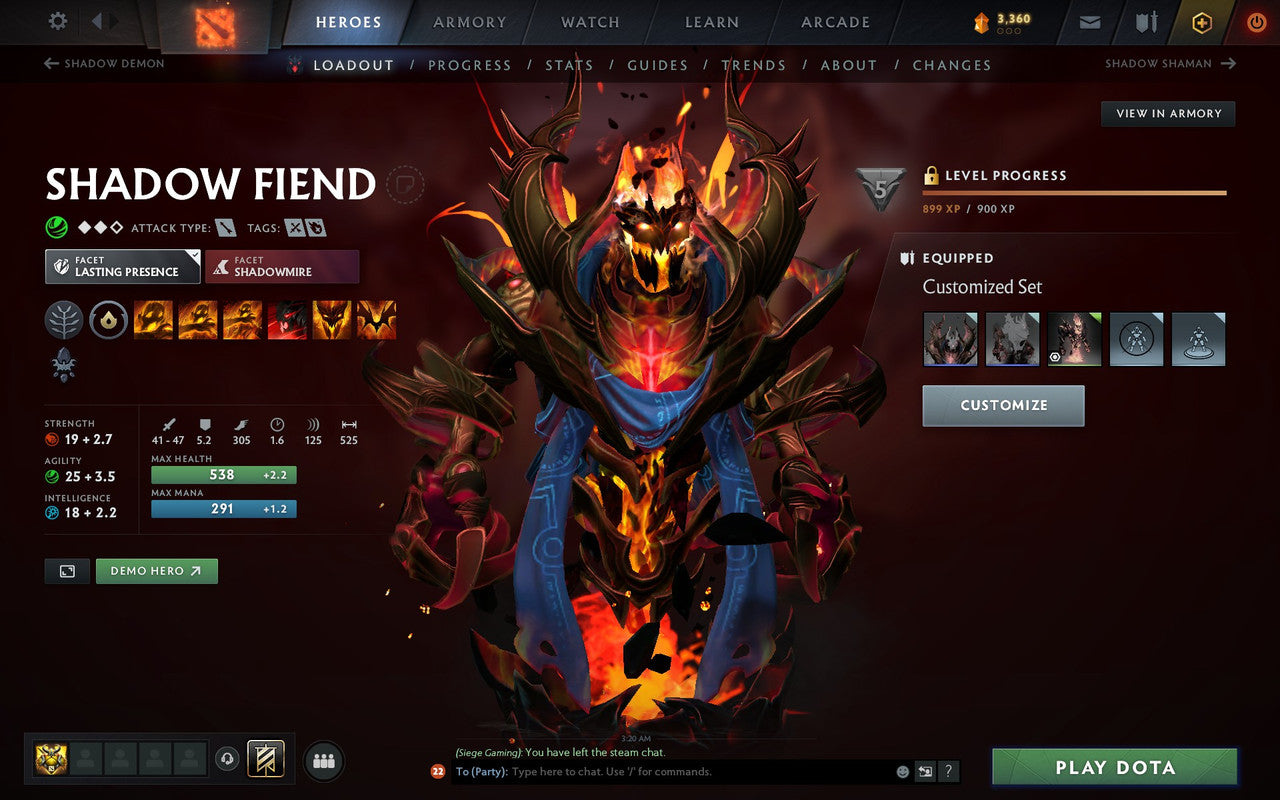Viewport: 1280px width, 800px height.
Task: Open DEMO HERO
Action: [156, 570]
